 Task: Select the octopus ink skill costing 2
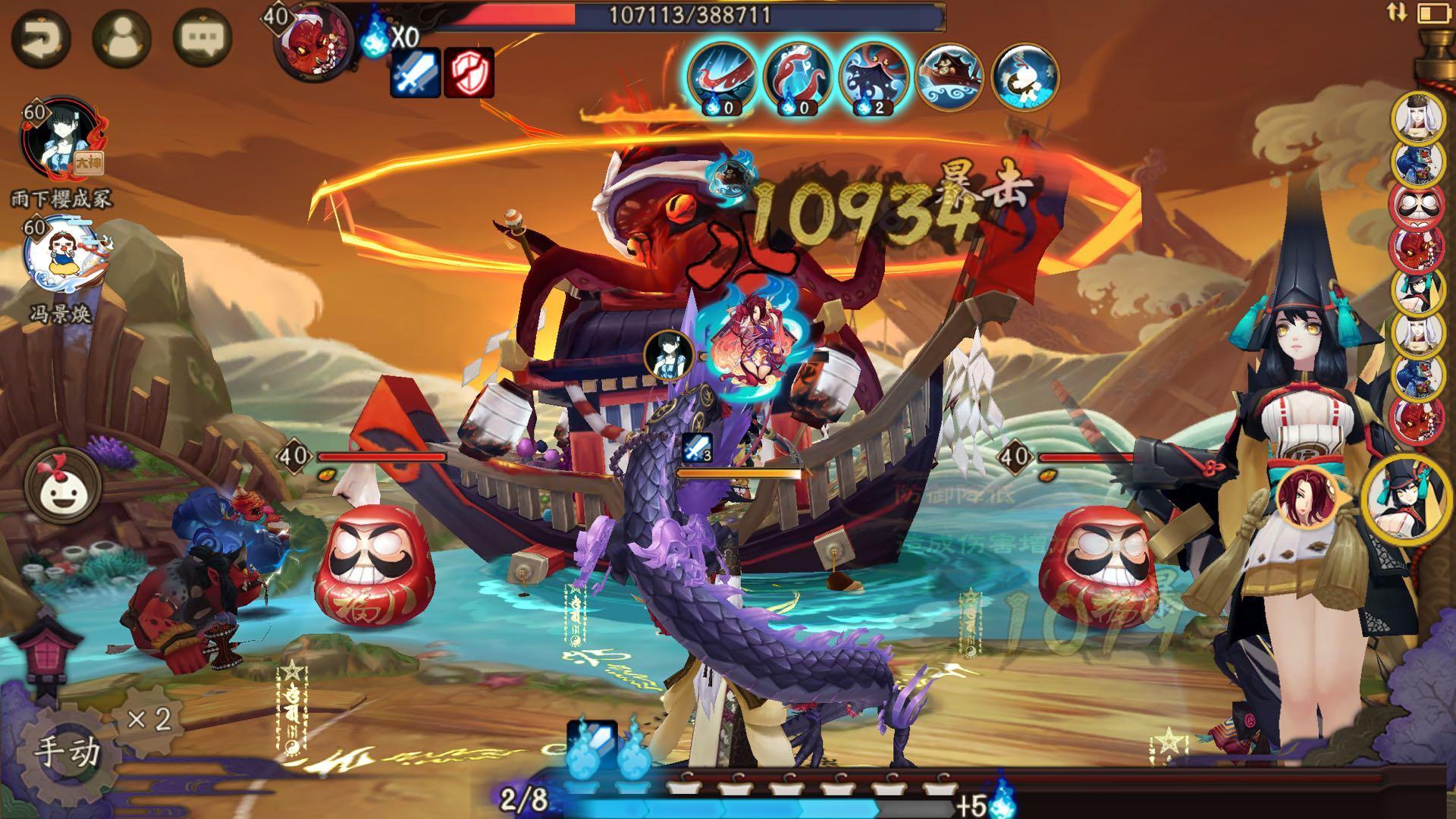(x=874, y=77)
